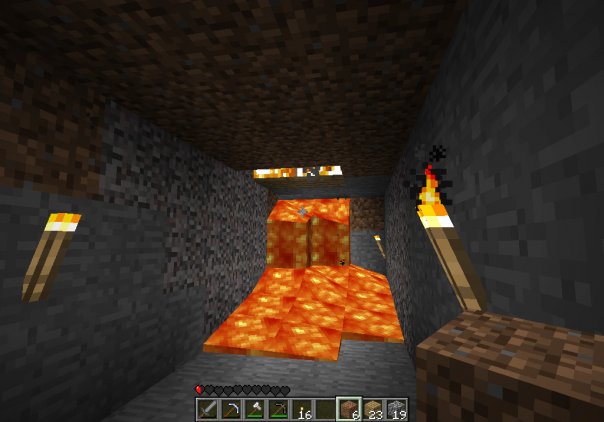
Task: Select the empty hotbar slot
Action: pyautogui.click(x=323, y=409)
